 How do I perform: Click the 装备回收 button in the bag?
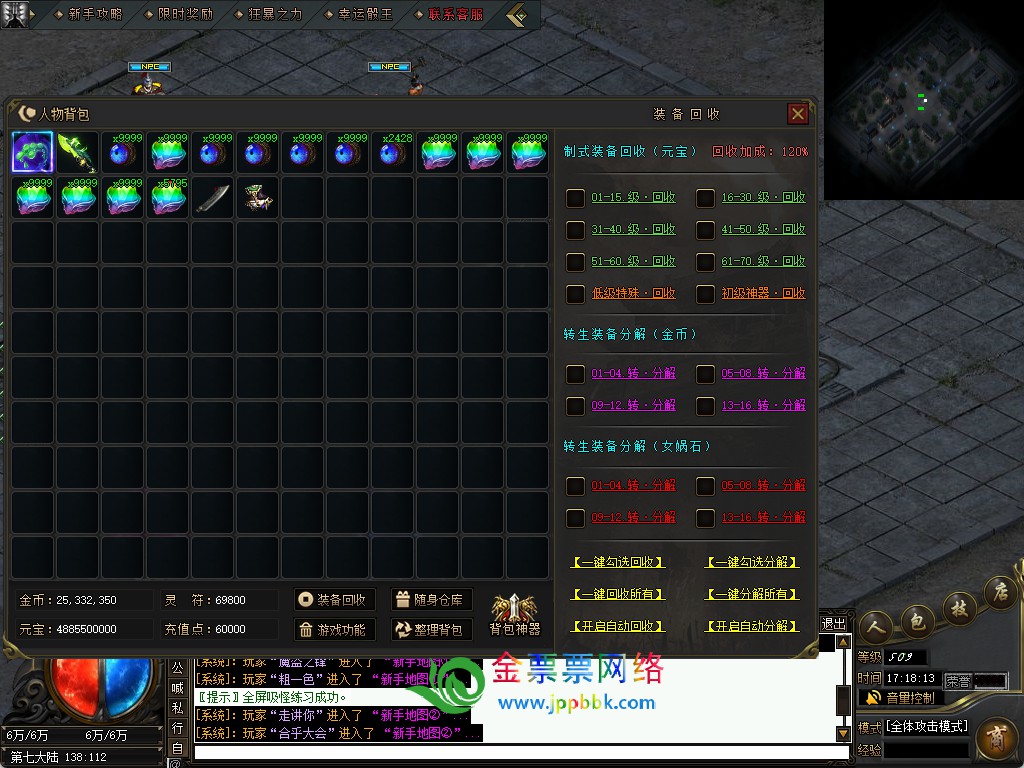coord(334,600)
